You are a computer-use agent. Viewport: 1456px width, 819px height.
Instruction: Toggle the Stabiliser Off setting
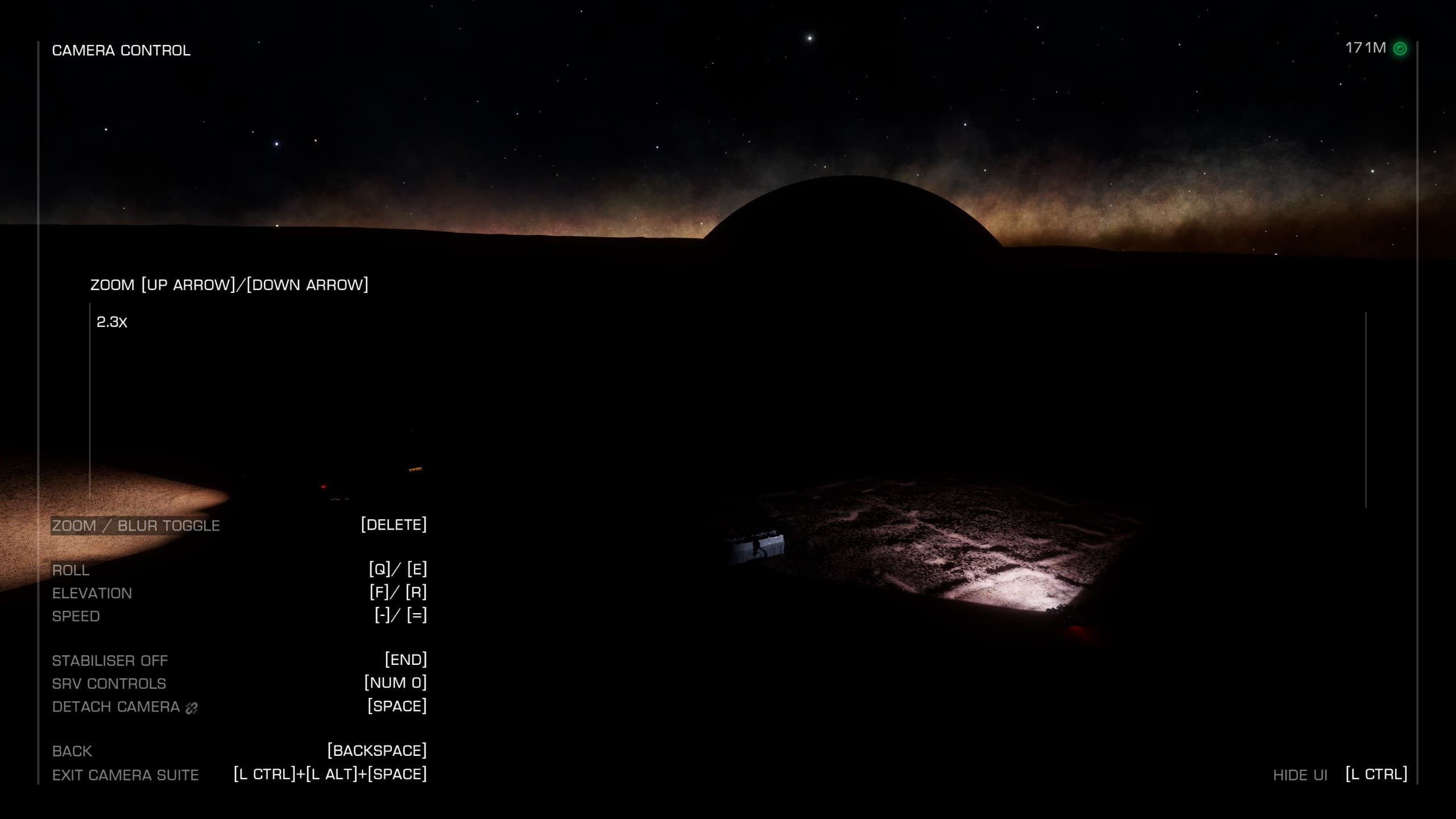110,660
